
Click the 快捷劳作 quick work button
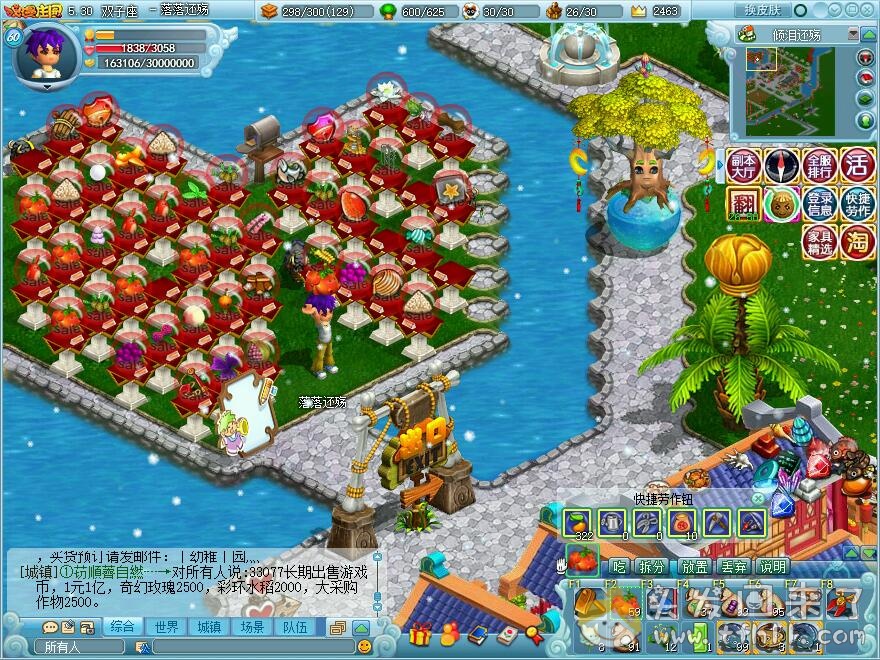(857, 203)
